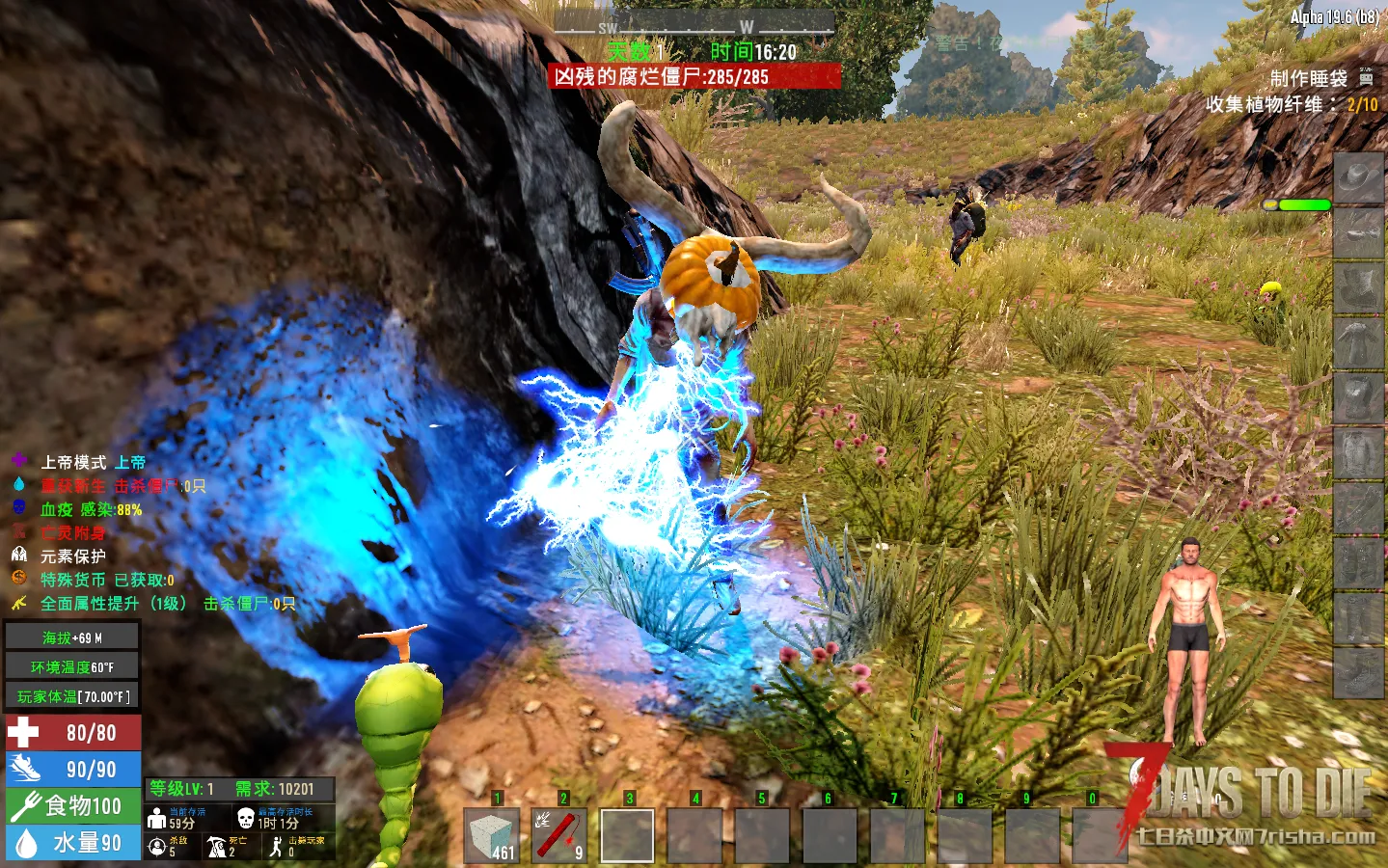The width and height of the screenshot is (1388, 868).
Task: Open the 制作睡袋 quest tracker entry
Action: click(x=1309, y=78)
